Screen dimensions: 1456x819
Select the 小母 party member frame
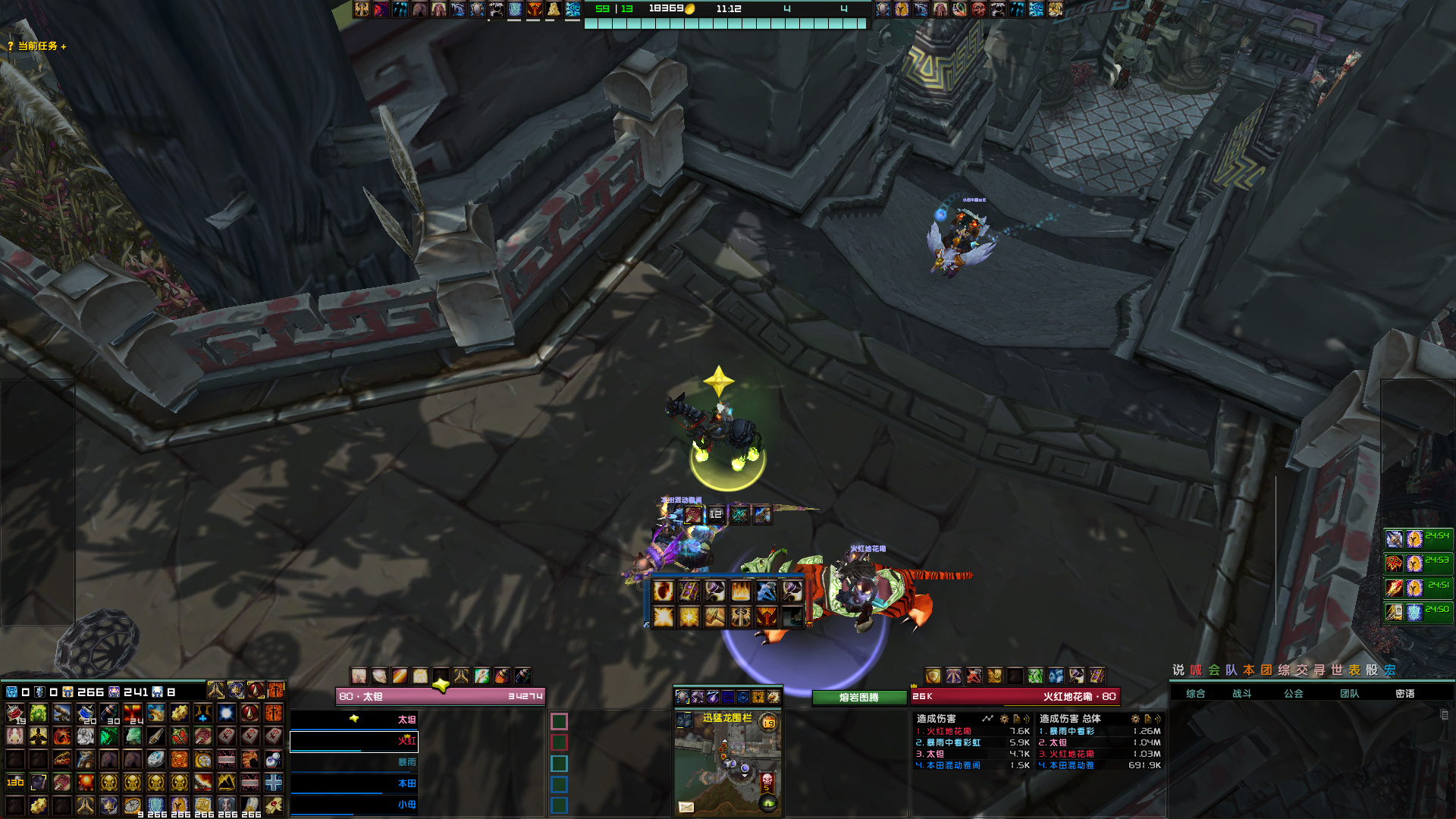[354, 805]
